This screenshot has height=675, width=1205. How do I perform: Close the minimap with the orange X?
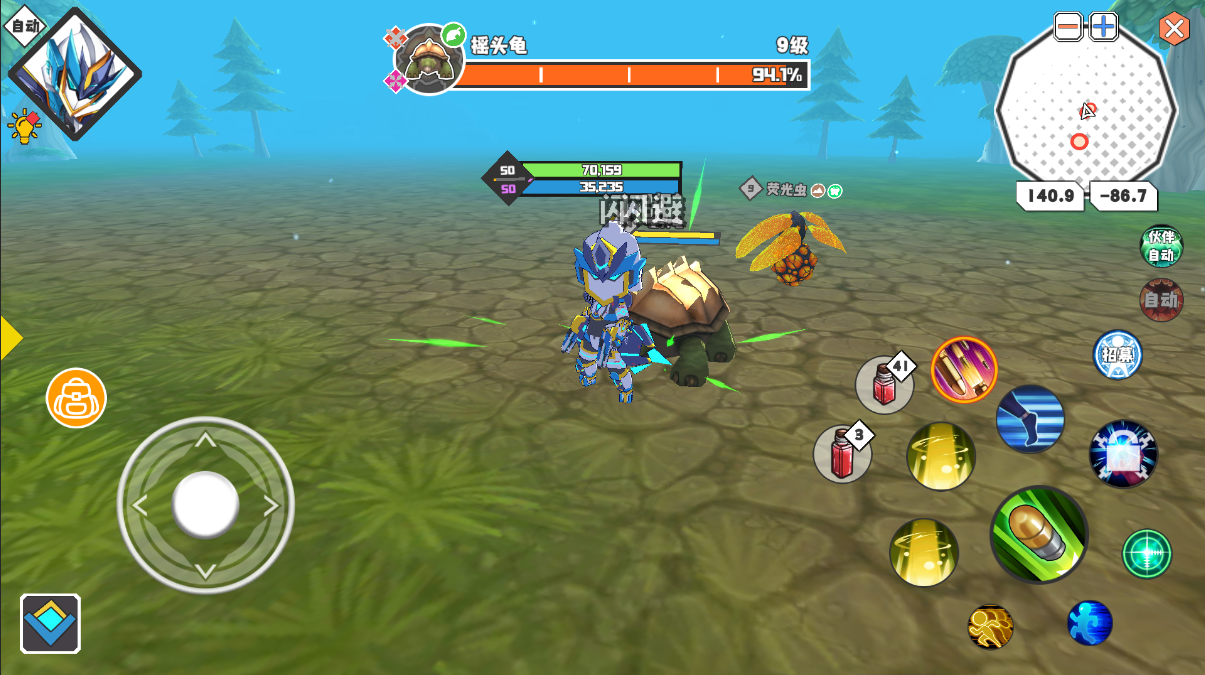click(x=1174, y=28)
